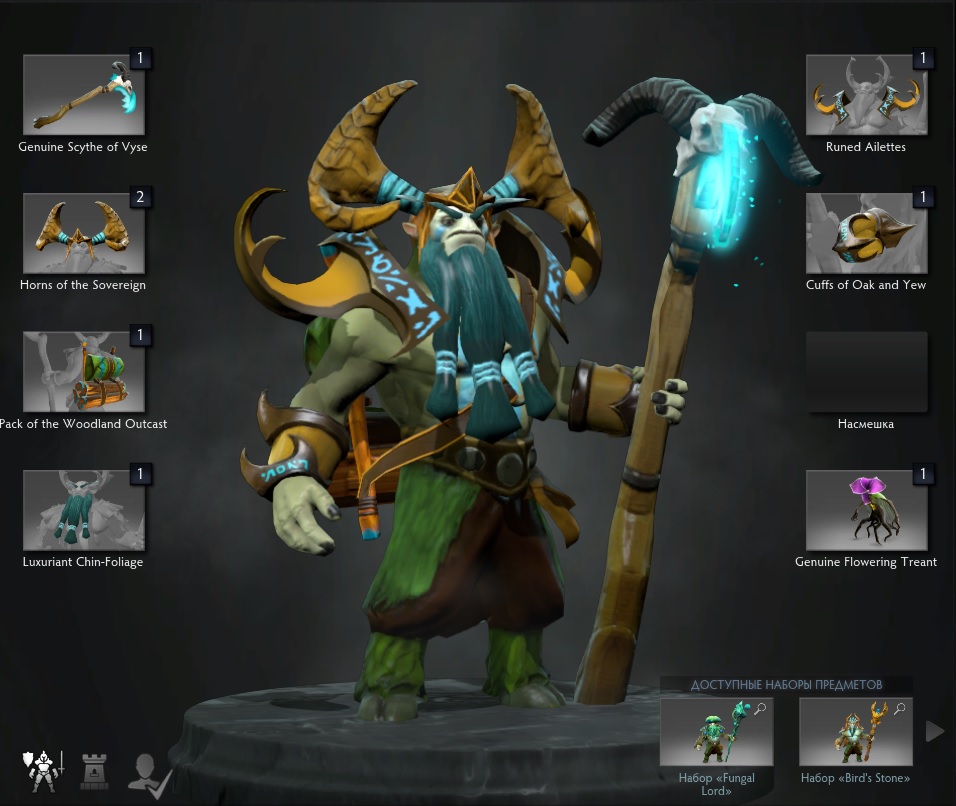
Task: Click the knight with shield icon
Action: 42,771
